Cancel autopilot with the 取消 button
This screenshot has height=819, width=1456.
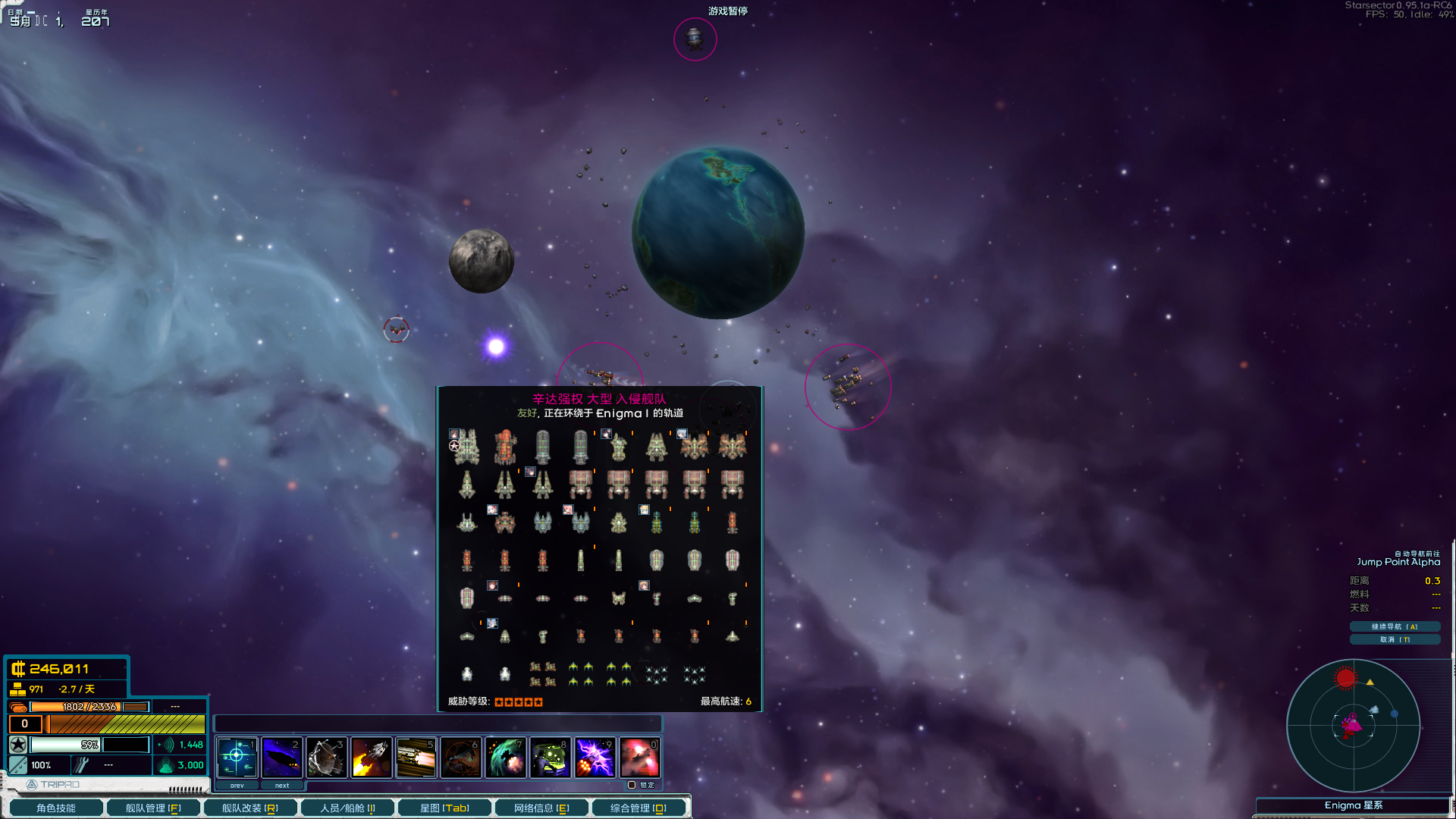point(1394,639)
